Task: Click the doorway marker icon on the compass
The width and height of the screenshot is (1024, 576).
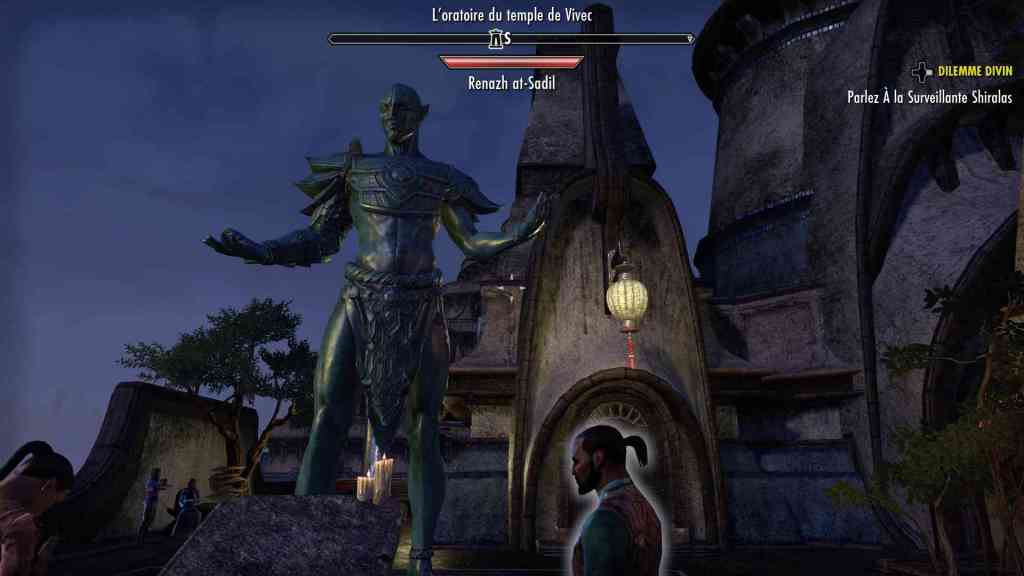Action: tap(495, 39)
